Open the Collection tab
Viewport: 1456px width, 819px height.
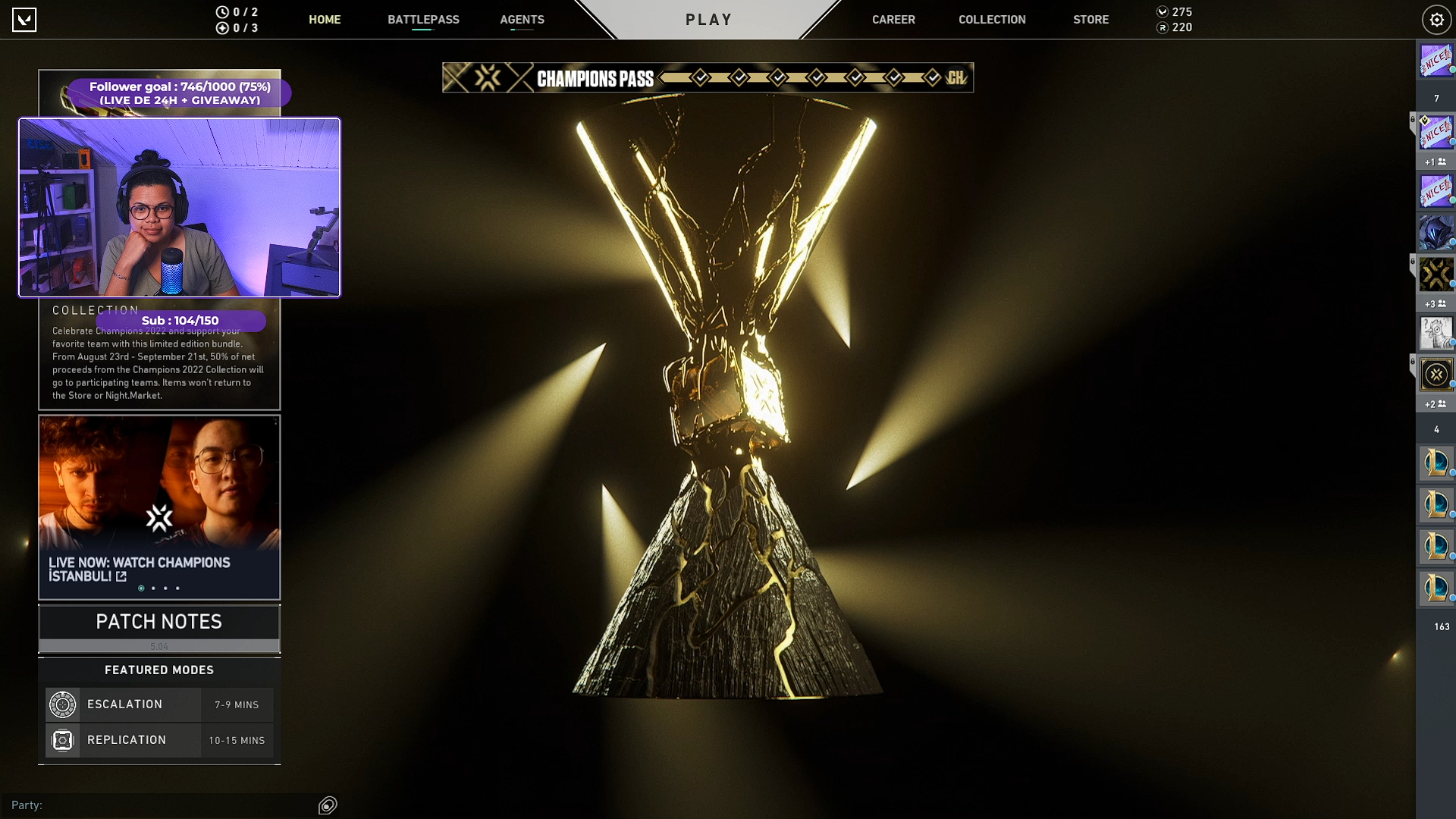[x=992, y=20]
